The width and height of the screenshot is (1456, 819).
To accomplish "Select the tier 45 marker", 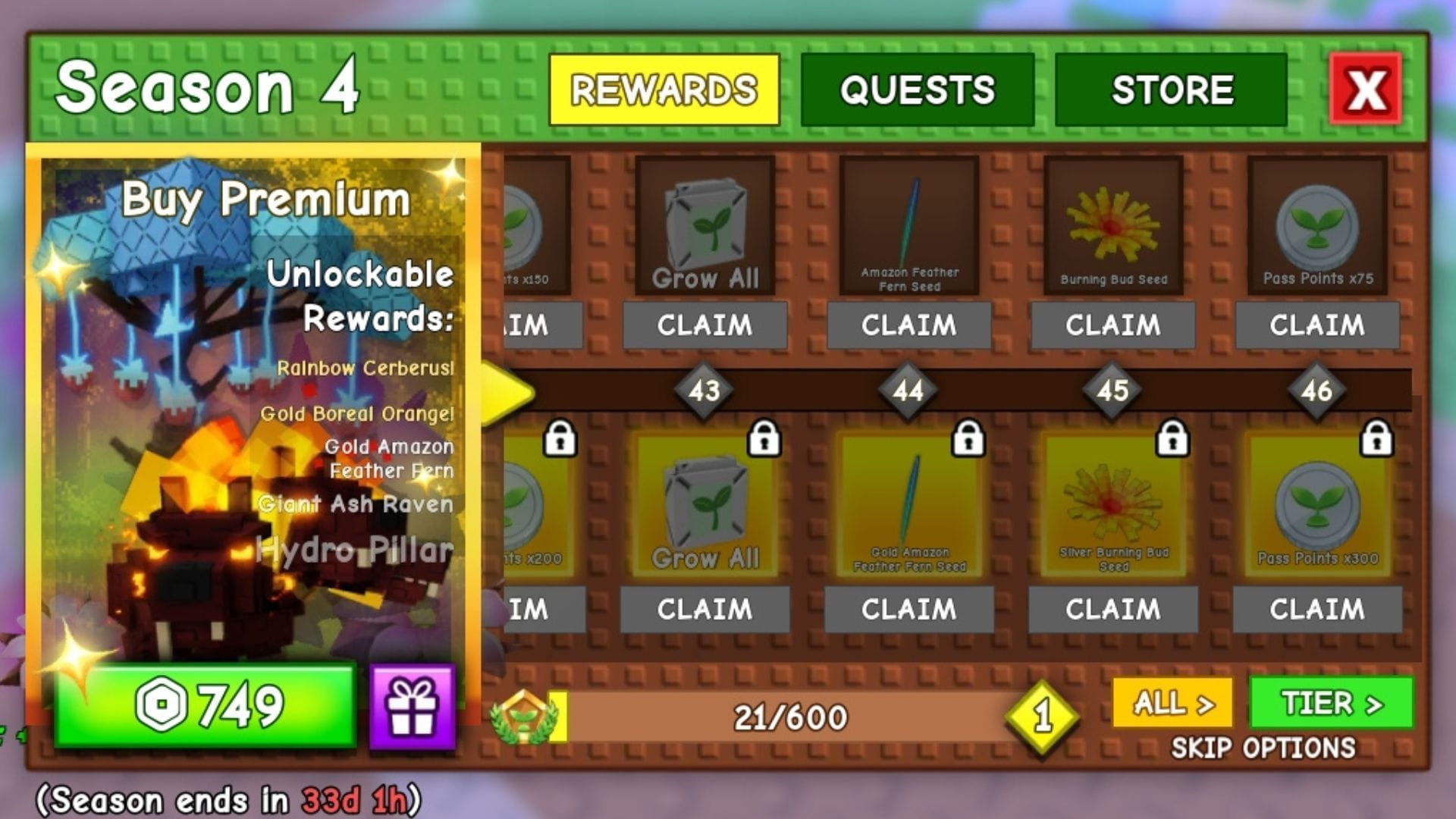I will 1112,391.
